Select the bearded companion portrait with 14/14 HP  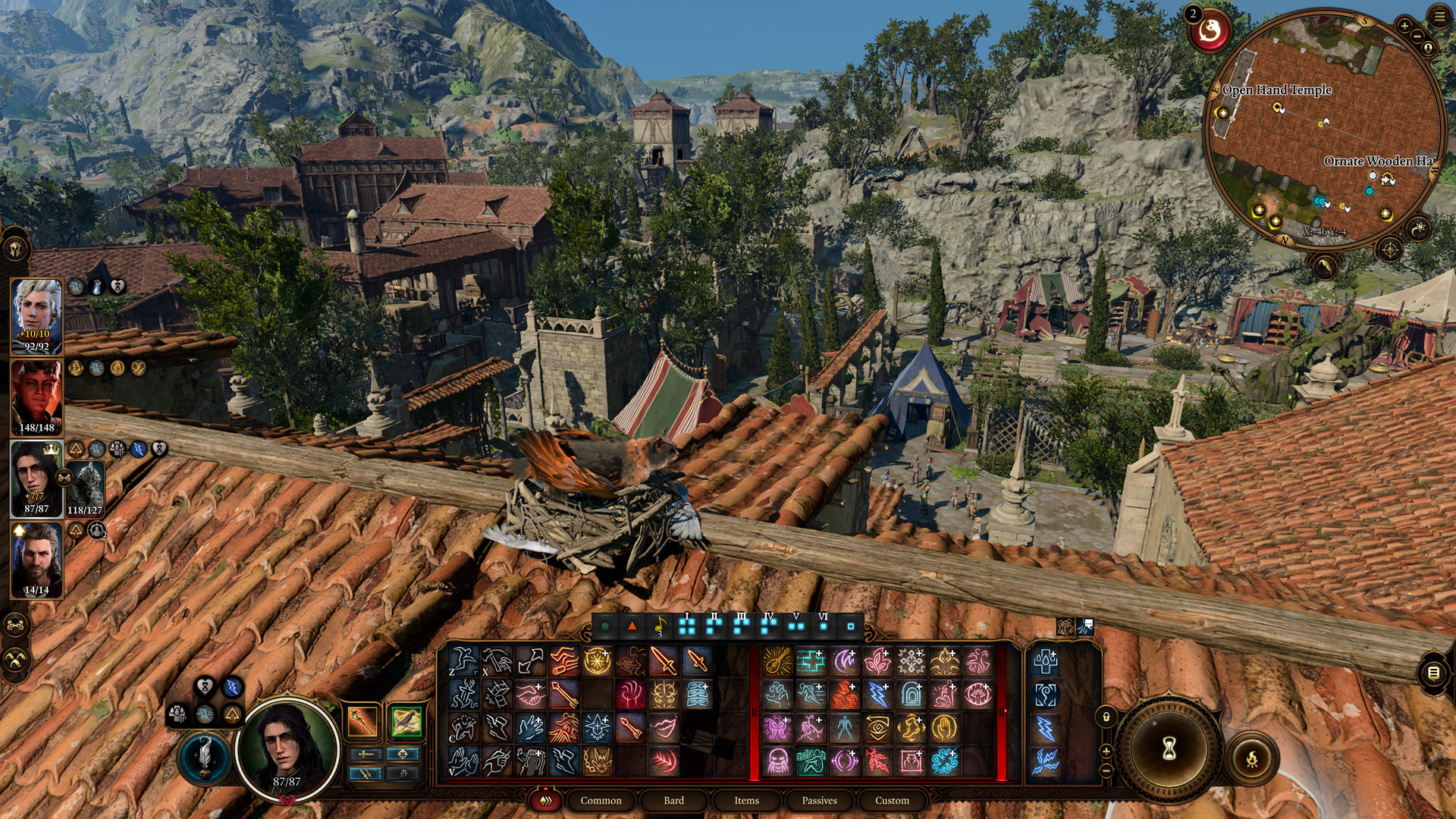(36, 560)
